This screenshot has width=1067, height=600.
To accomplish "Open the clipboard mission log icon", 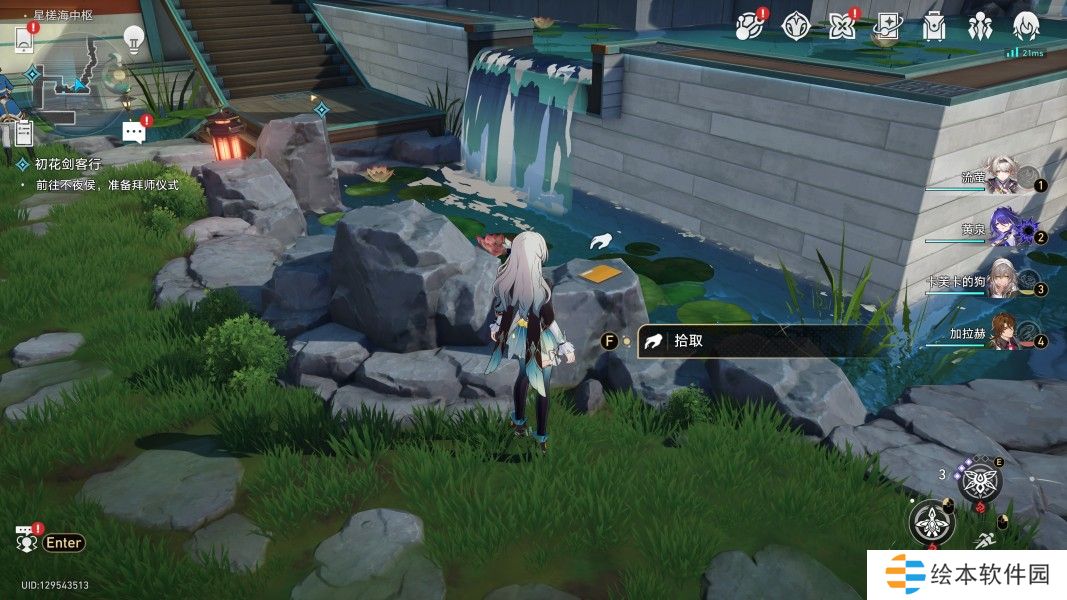I will [24, 130].
